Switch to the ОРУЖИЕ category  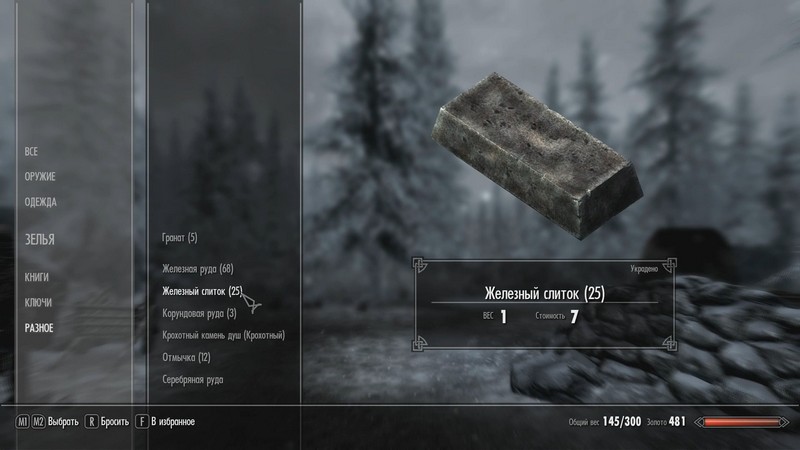point(40,177)
